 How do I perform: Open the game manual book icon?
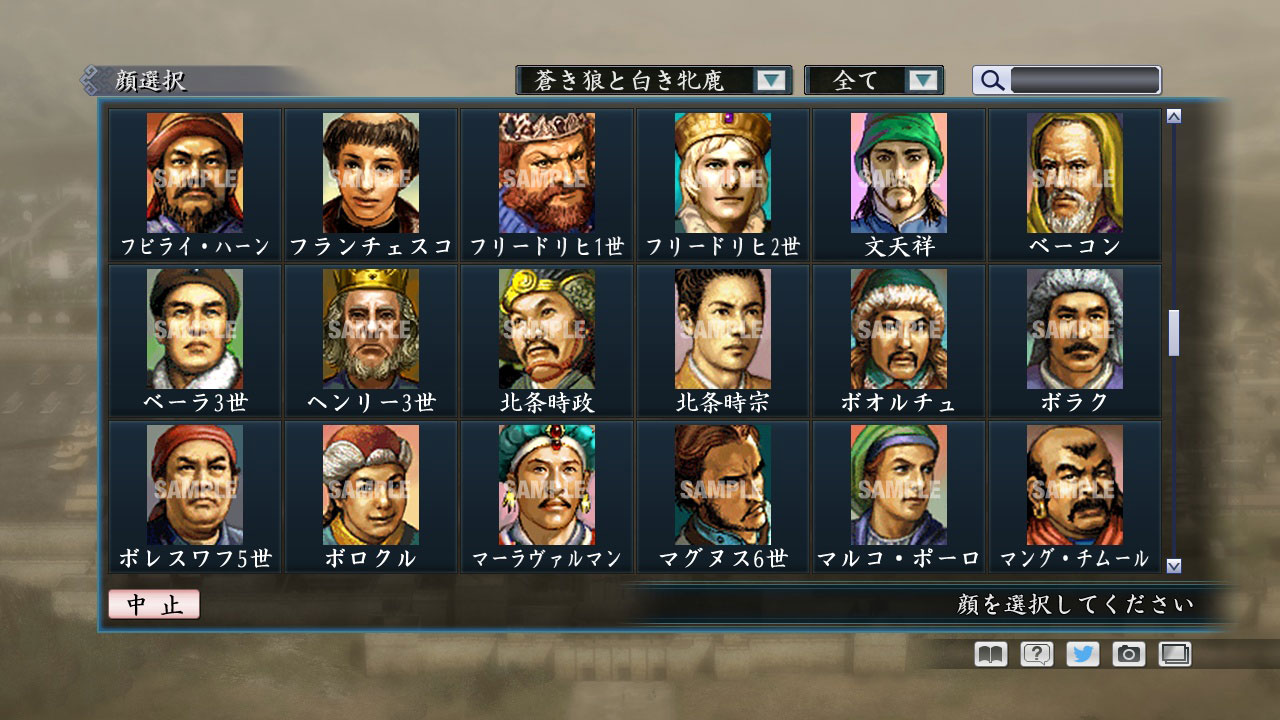988,654
